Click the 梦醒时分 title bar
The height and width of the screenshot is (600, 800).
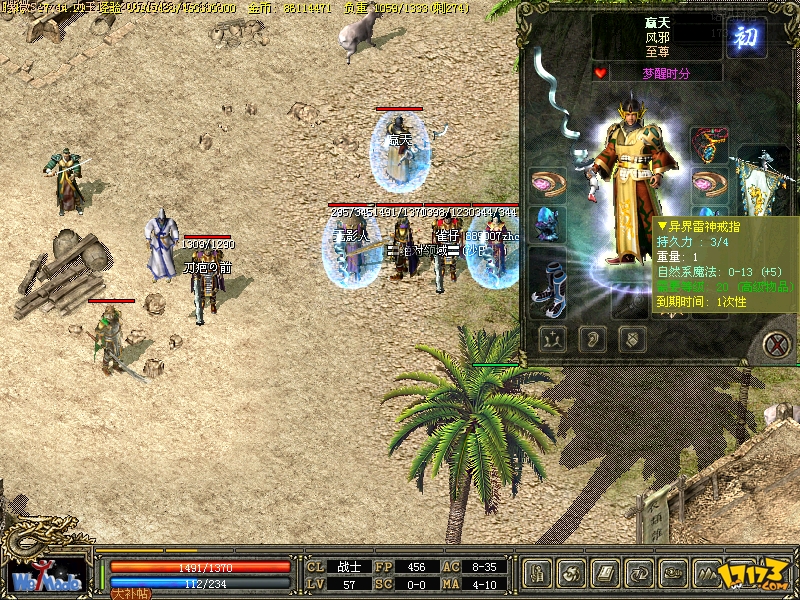coord(667,73)
